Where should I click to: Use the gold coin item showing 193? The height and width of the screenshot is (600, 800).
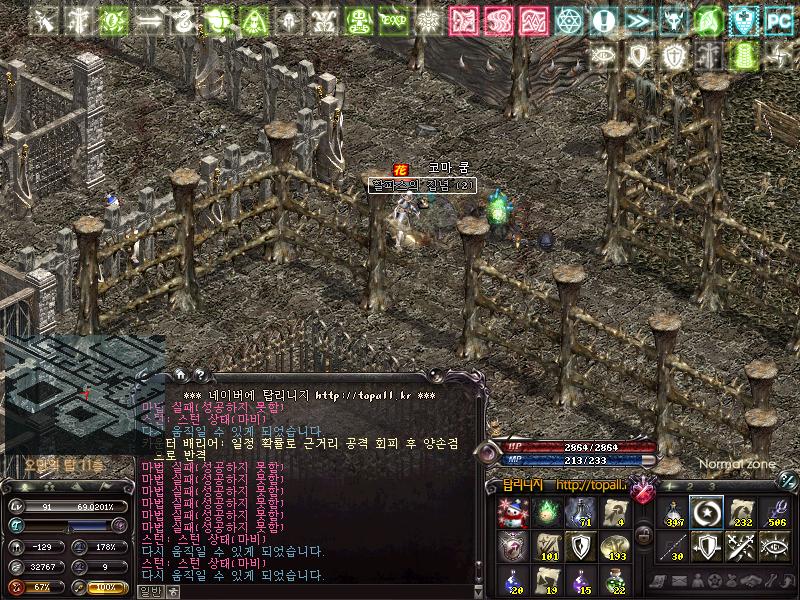point(612,547)
